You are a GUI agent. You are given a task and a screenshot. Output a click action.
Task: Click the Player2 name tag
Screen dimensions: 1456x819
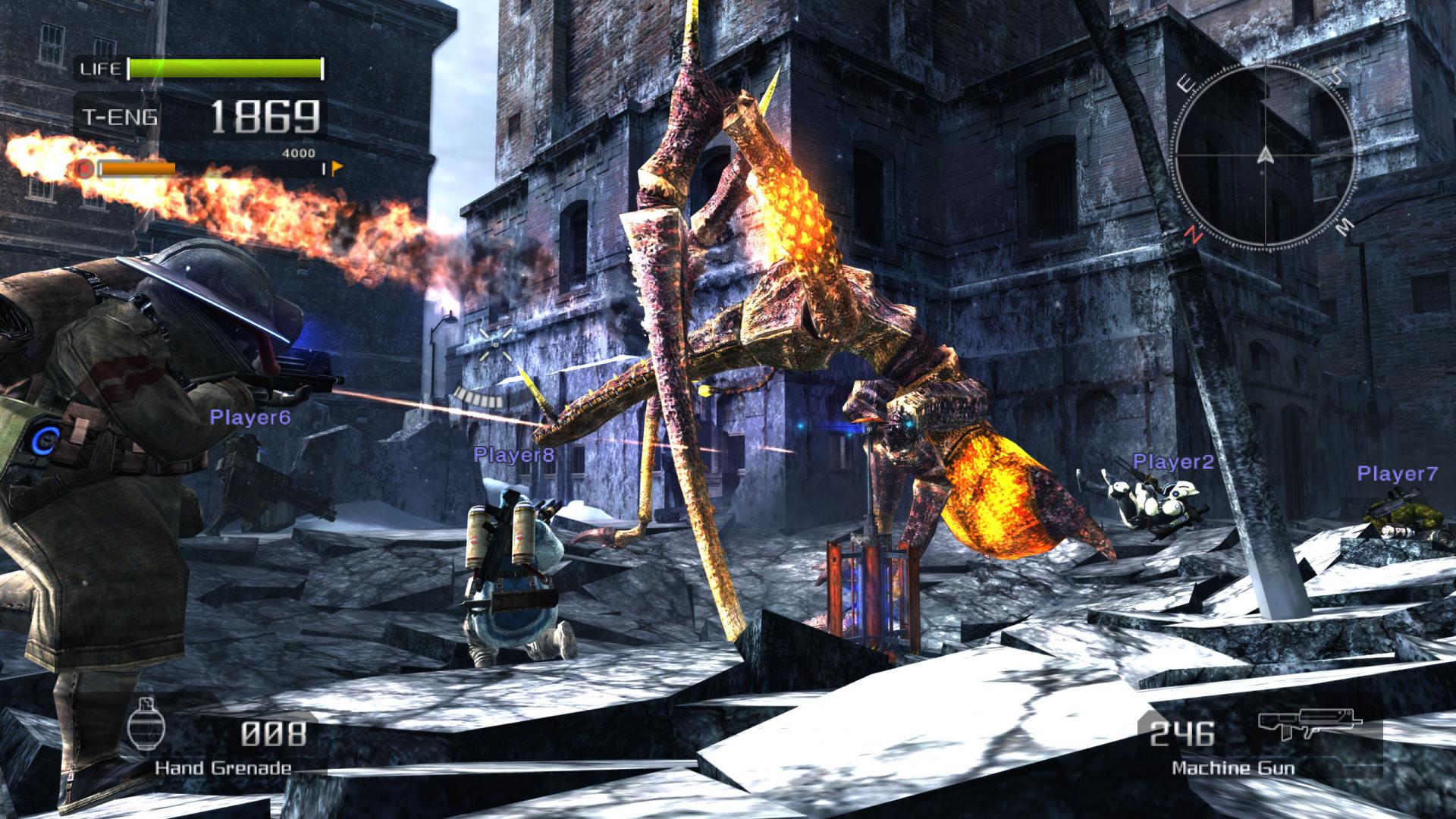(x=1173, y=460)
